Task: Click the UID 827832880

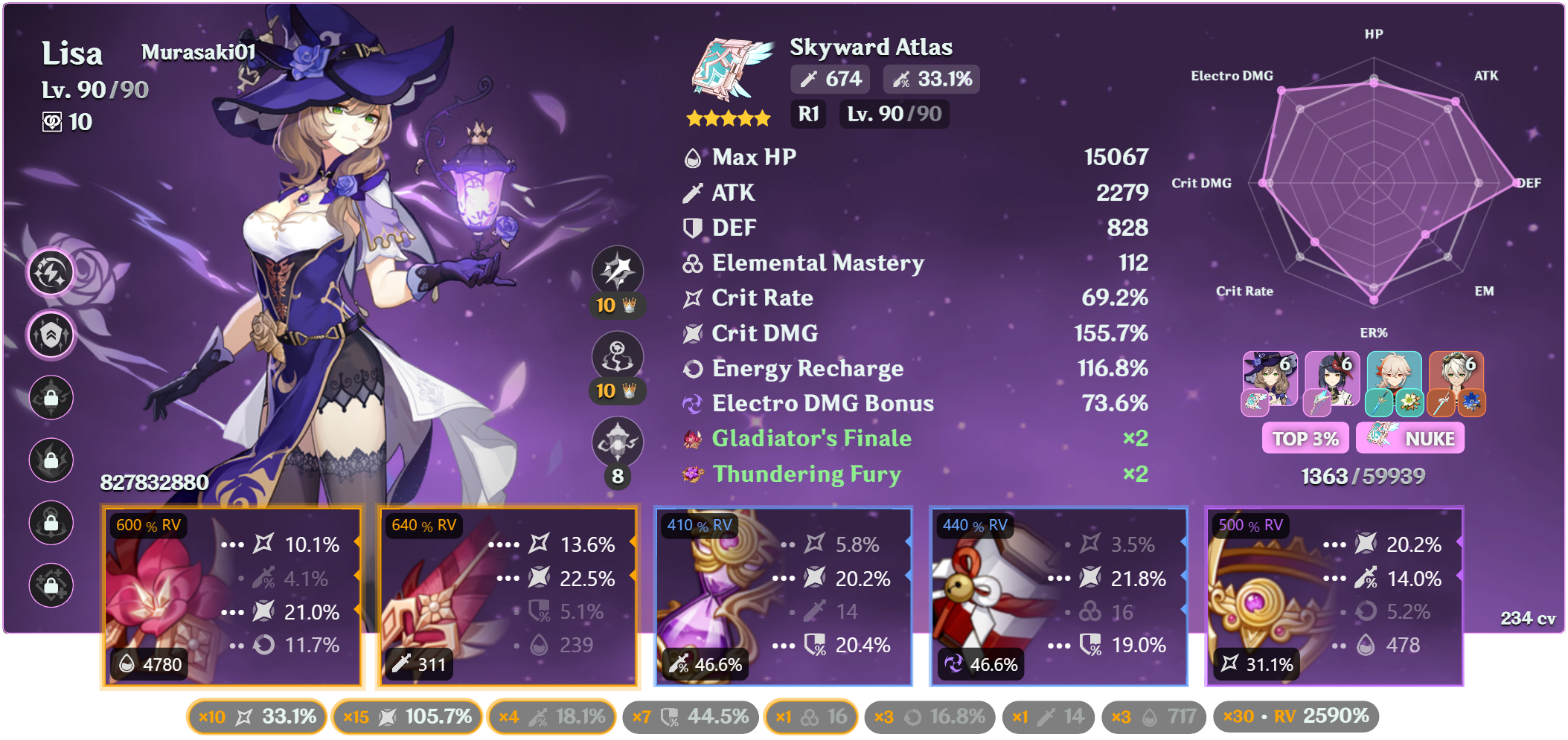Action: click(x=154, y=482)
